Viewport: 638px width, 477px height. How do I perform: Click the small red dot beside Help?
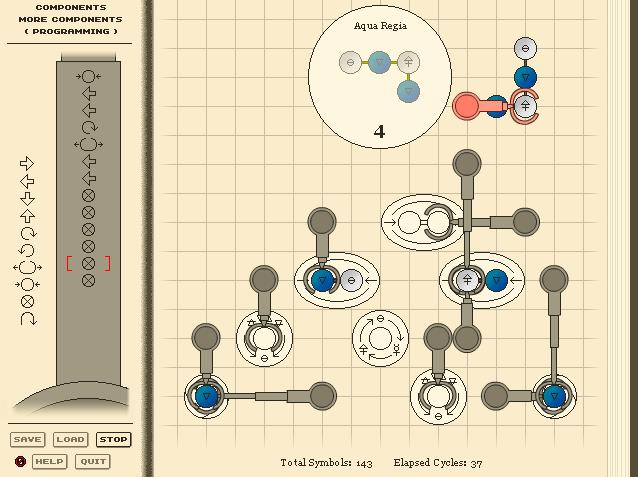(20, 461)
